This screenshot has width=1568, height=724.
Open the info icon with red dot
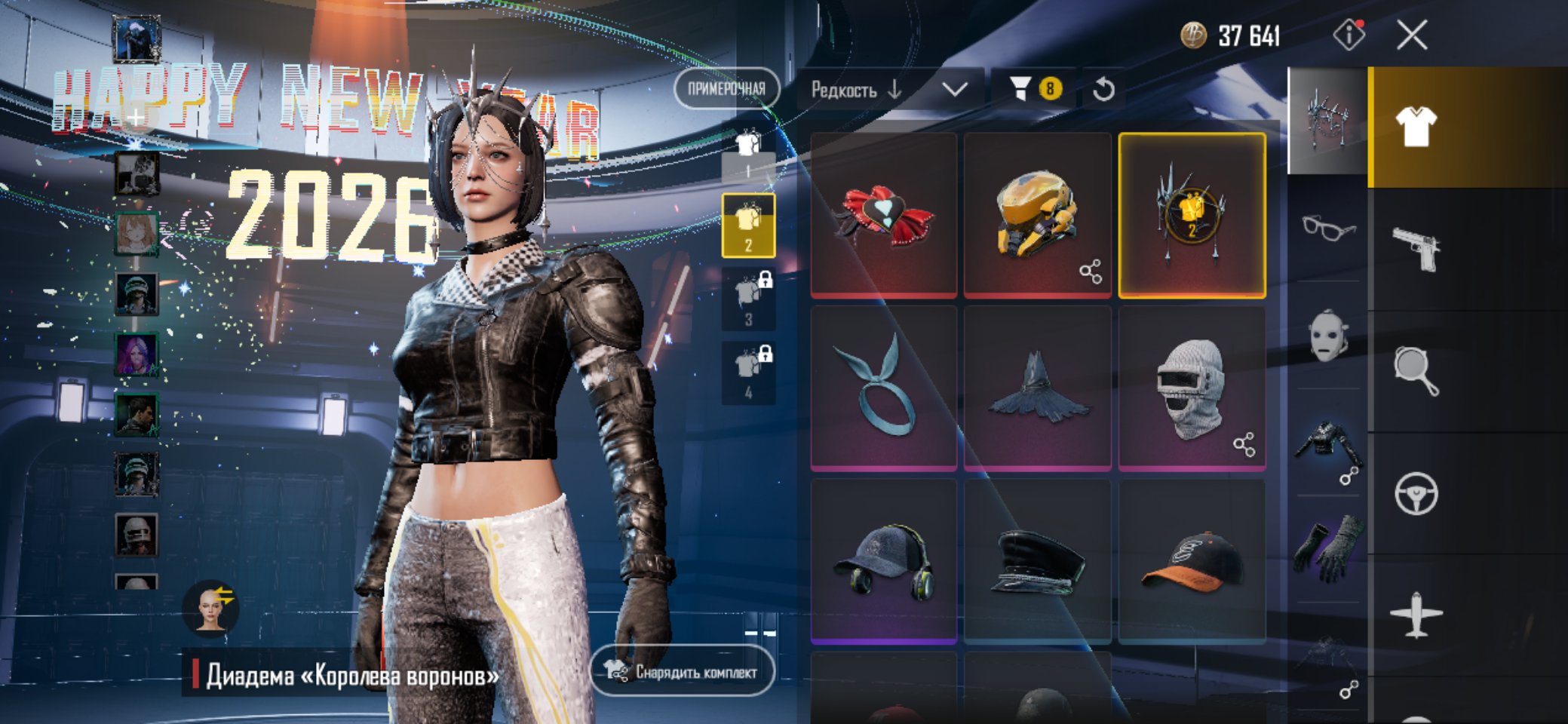point(1349,35)
